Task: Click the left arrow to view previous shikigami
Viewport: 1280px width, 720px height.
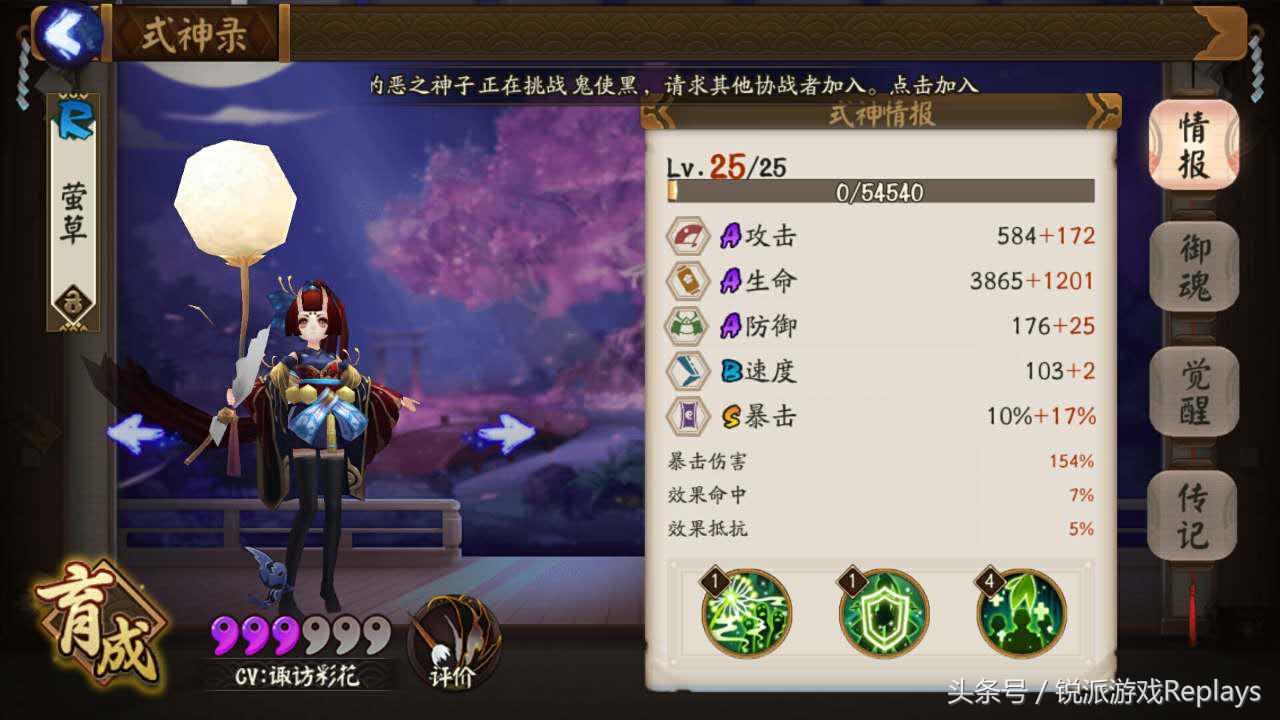Action: tap(133, 432)
